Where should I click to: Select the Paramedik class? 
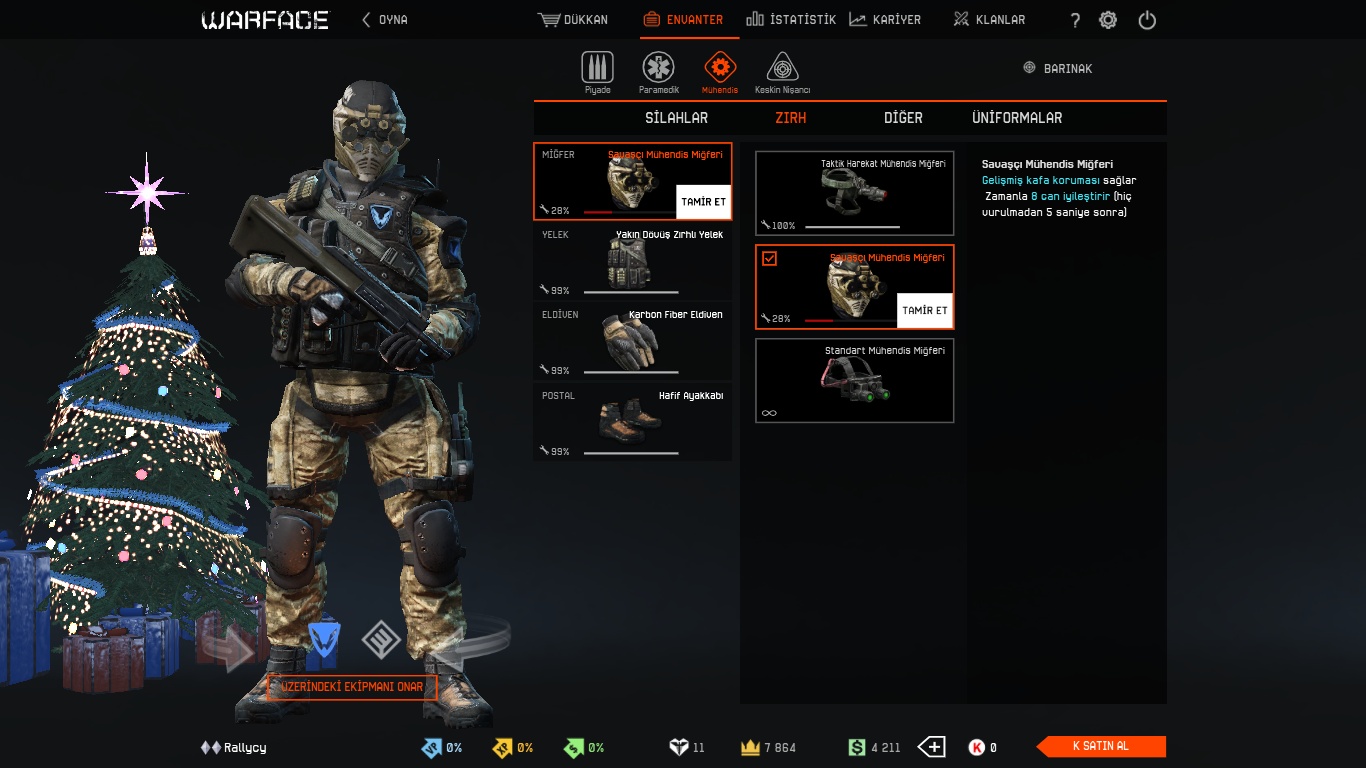coord(658,70)
